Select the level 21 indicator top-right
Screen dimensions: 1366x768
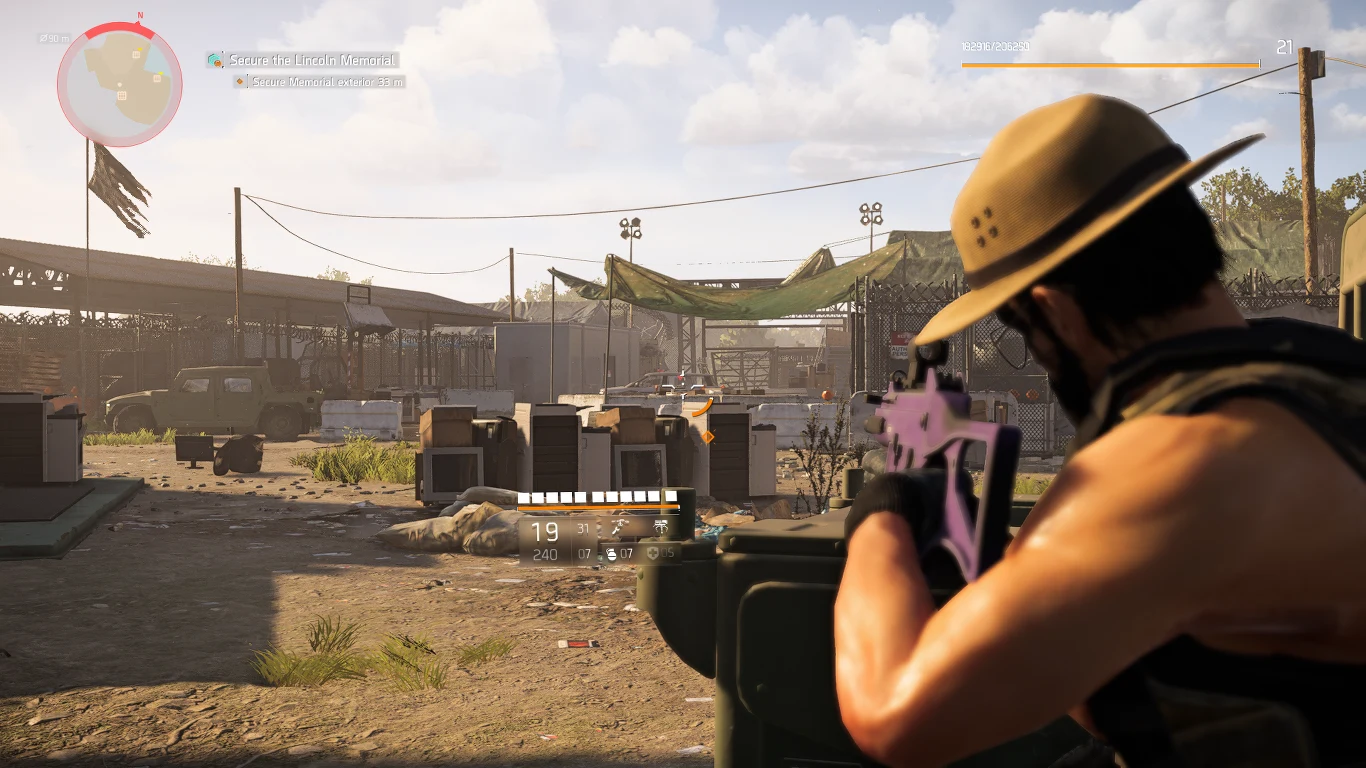coord(1286,47)
